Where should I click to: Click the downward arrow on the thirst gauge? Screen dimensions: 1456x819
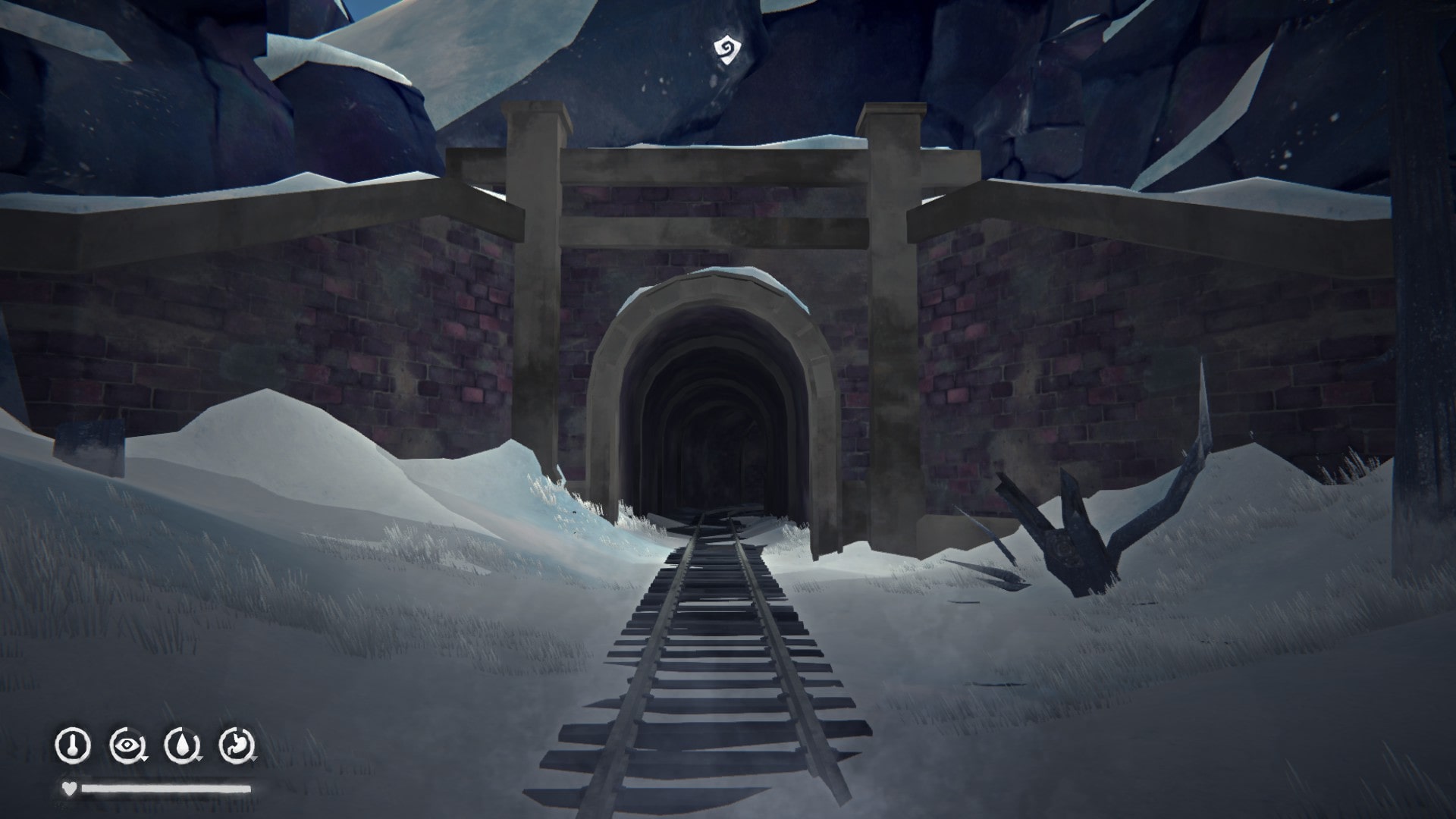click(x=199, y=759)
